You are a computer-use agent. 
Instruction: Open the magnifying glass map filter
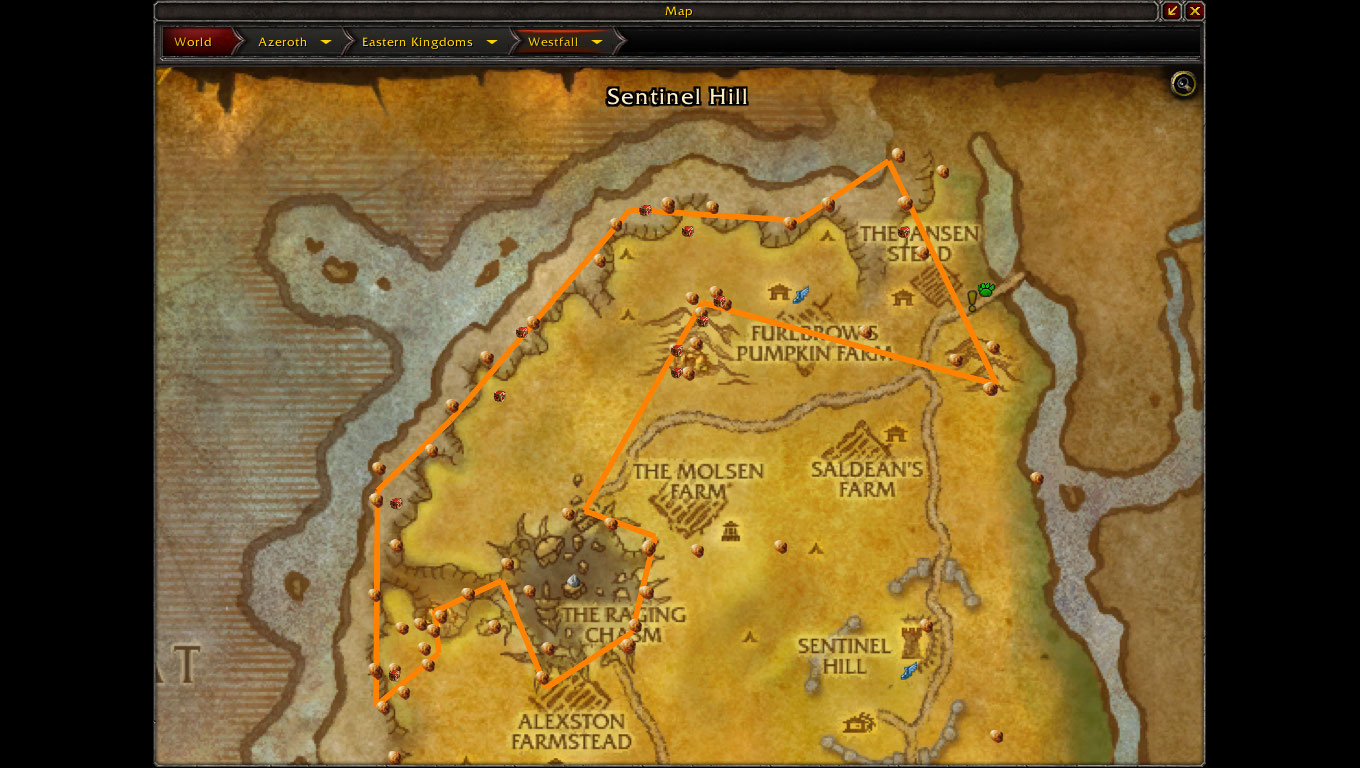(1183, 84)
